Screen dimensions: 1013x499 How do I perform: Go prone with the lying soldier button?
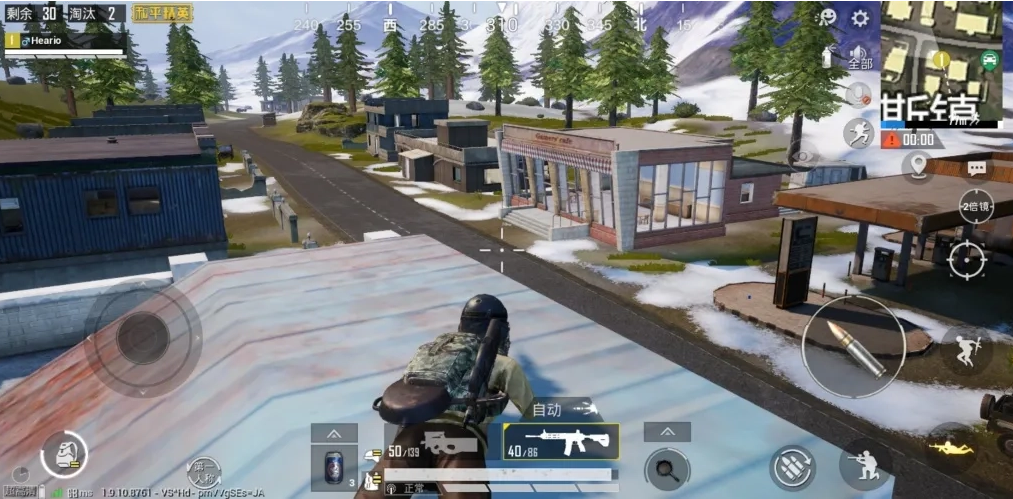pyautogui.click(x=951, y=446)
